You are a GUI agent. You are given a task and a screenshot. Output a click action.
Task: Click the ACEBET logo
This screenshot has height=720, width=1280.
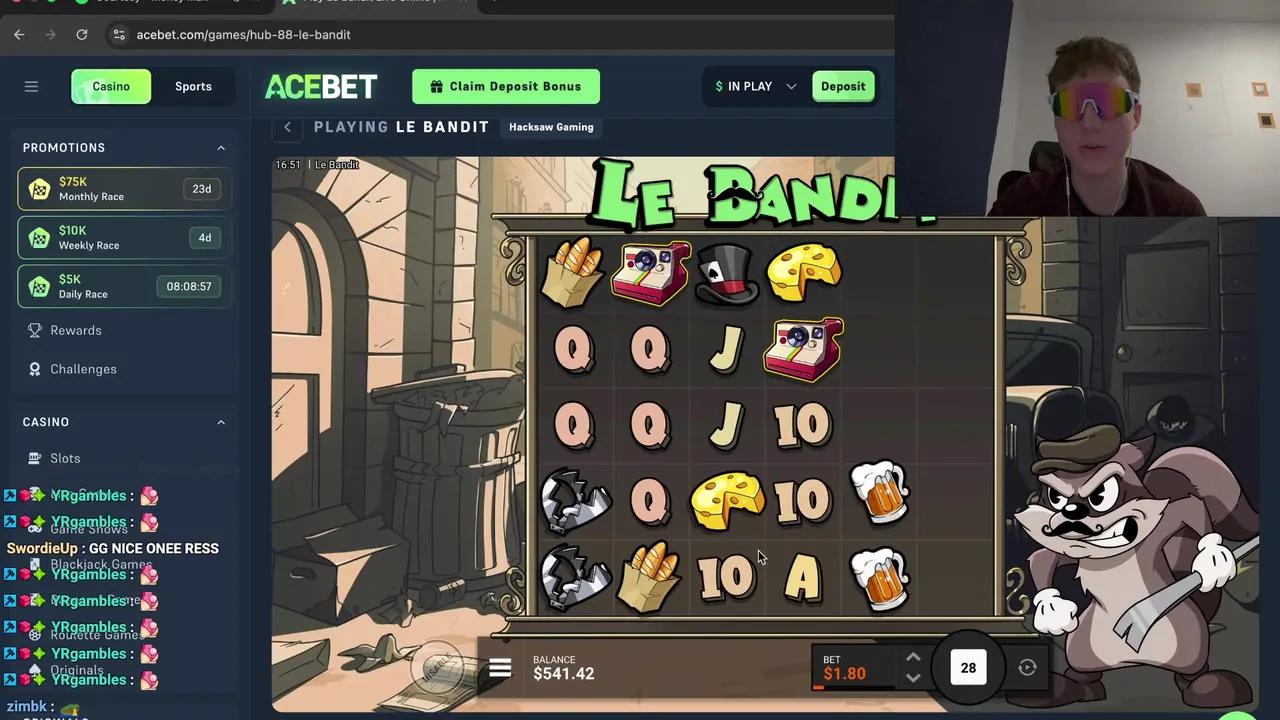click(320, 86)
